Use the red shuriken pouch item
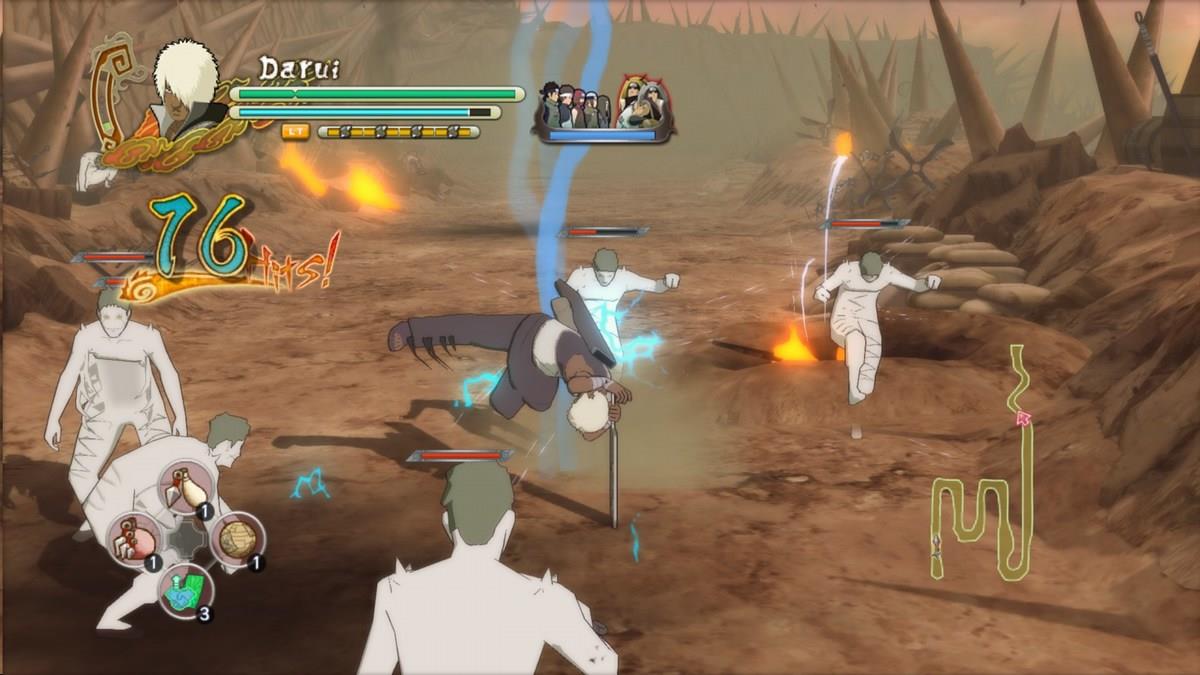The width and height of the screenshot is (1200, 675). (x=134, y=541)
